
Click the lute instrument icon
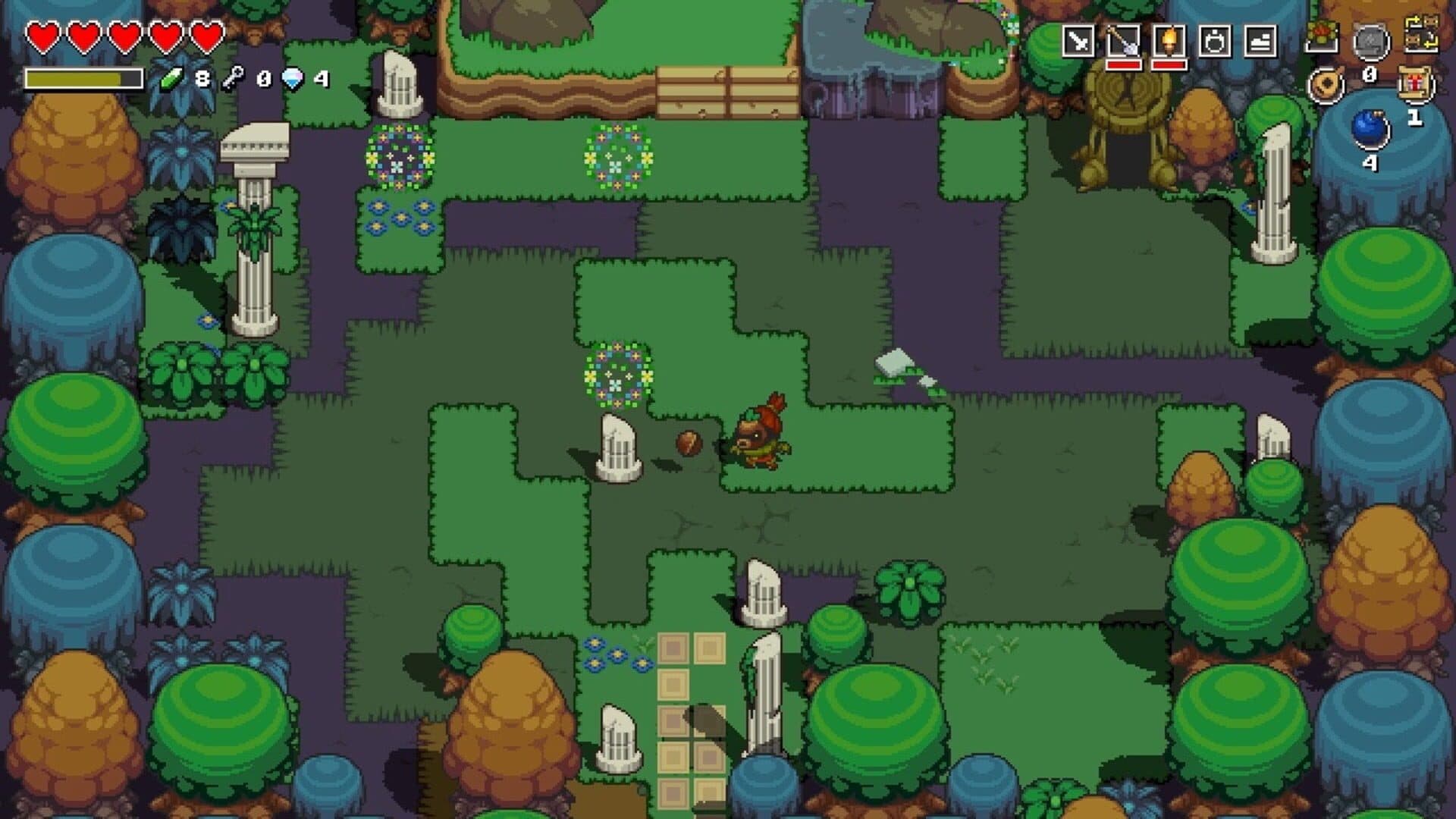pyautogui.click(x=1327, y=86)
